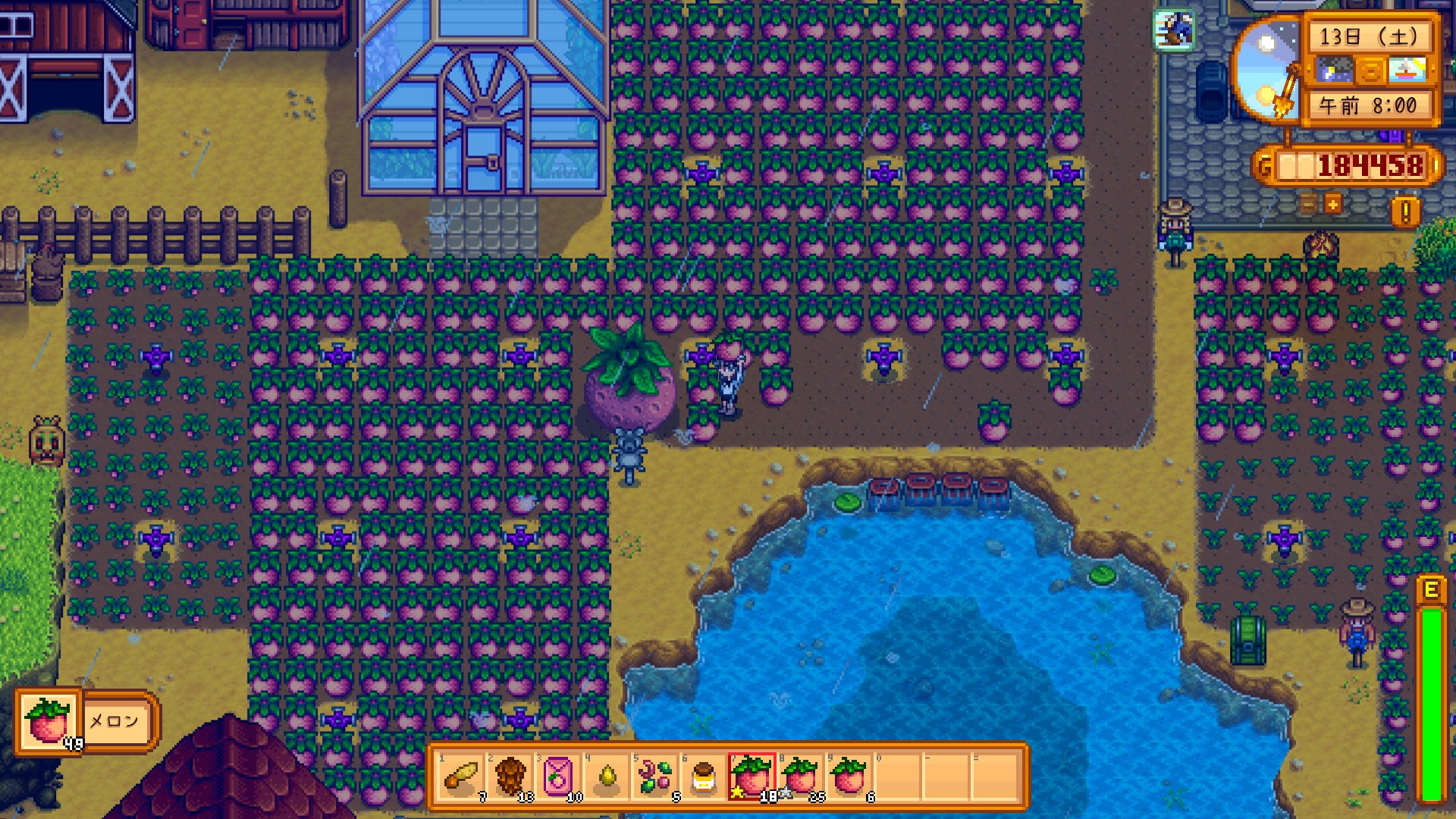Select the tan wood item in slot 1
The height and width of the screenshot is (819, 1456).
click(x=461, y=777)
